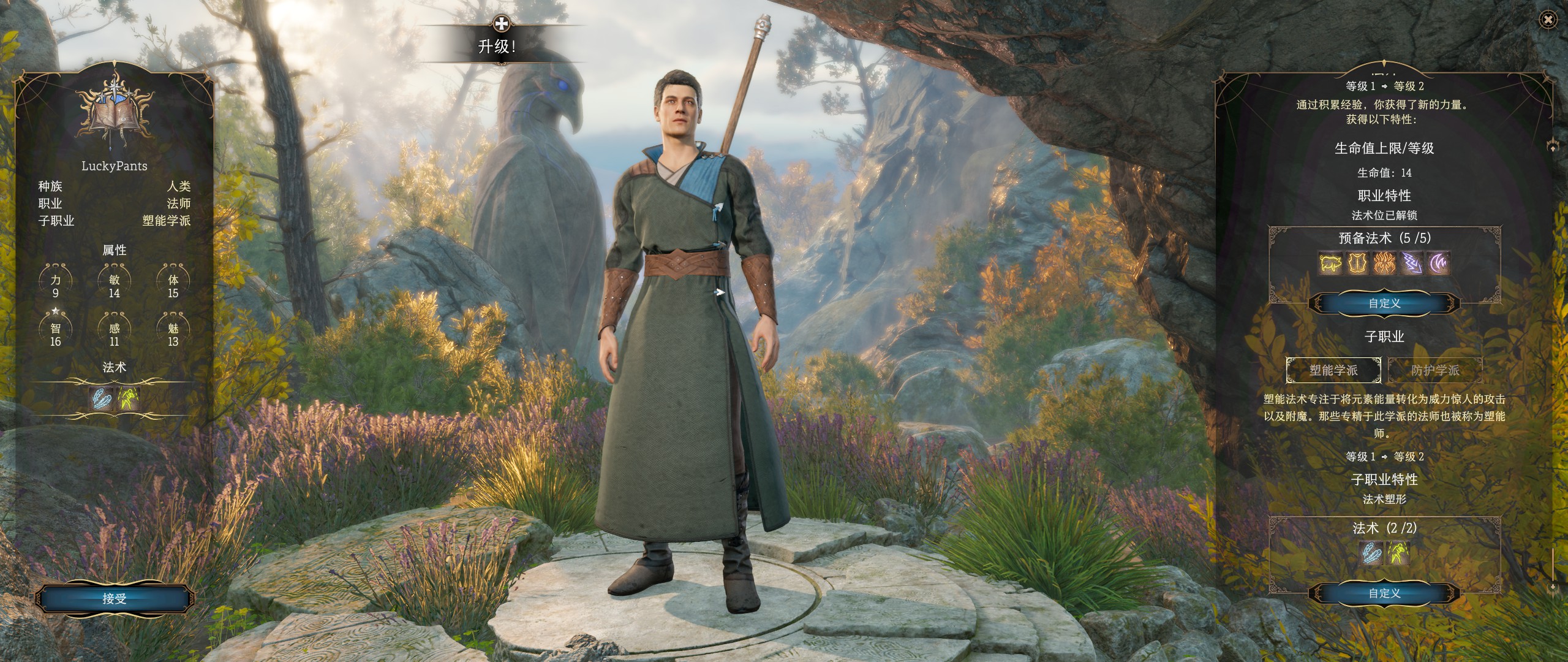Accept the level up with 接受

[115, 598]
